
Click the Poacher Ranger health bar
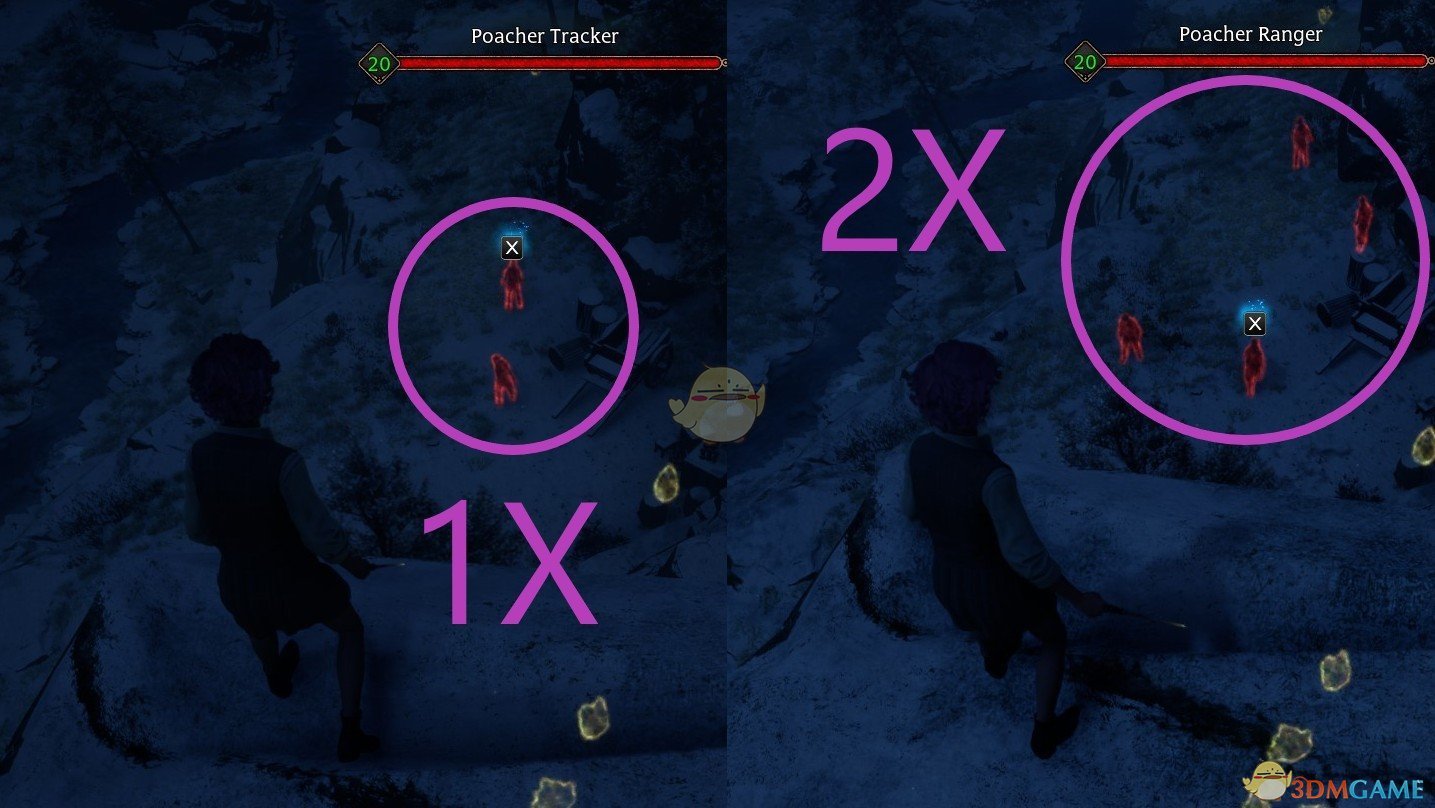point(1265,61)
